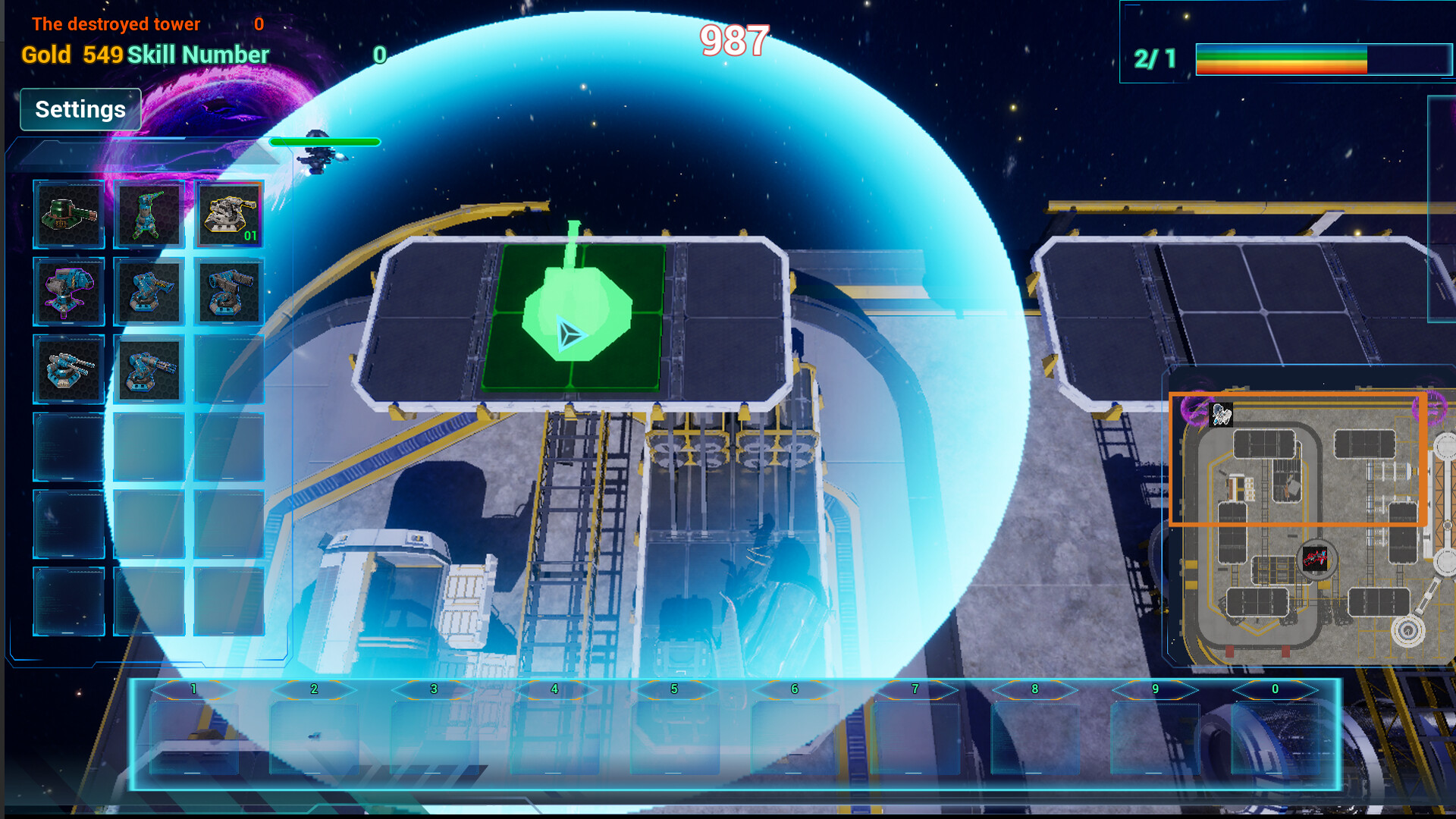Select the white tank turret marked 01
Screen dimensions: 1456x819
coord(229,215)
